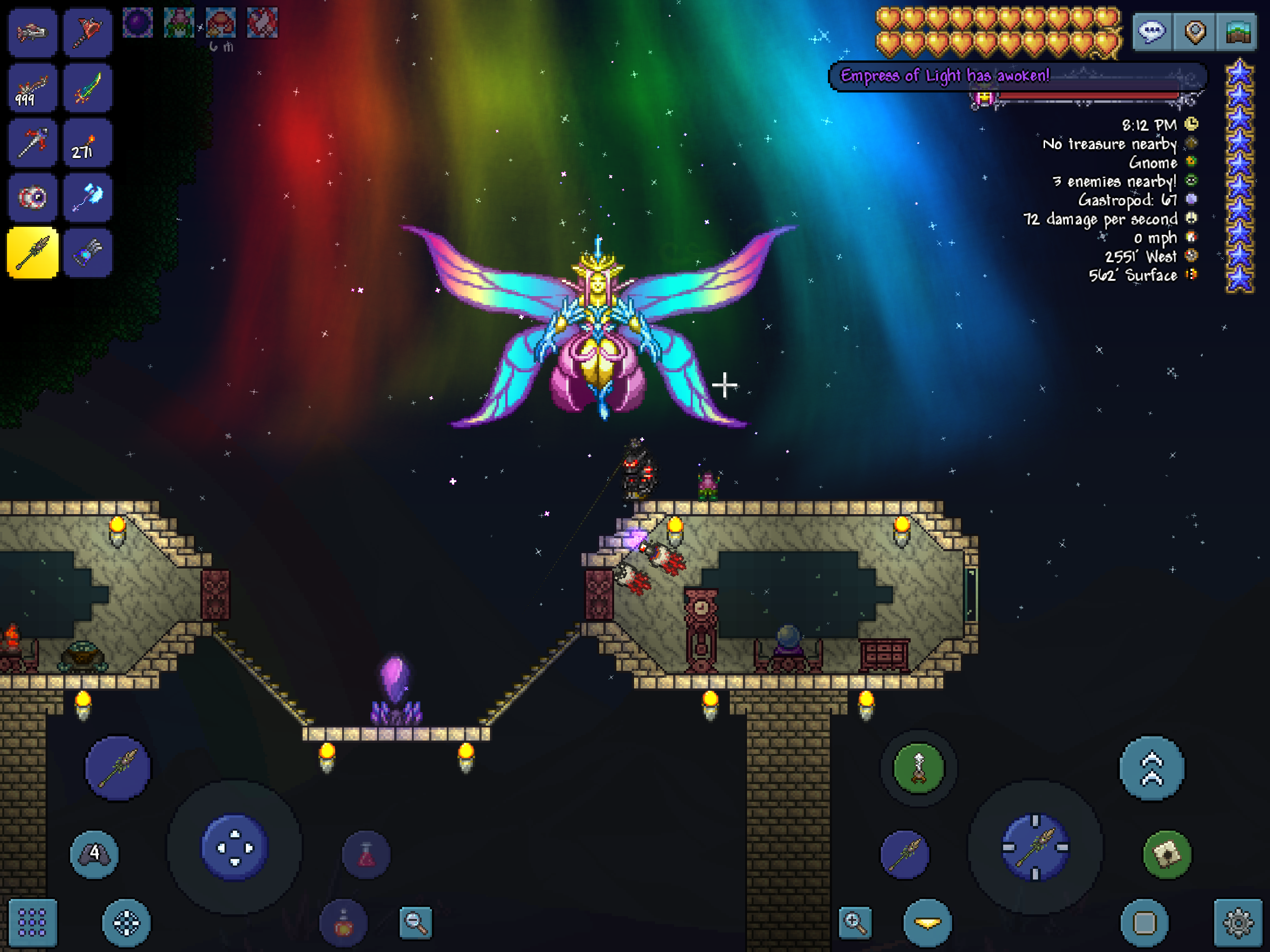Image resolution: width=1270 pixels, height=952 pixels.
Task: Dismiss the rightmost bandage buff icon
Action: [x=262, y=23]
